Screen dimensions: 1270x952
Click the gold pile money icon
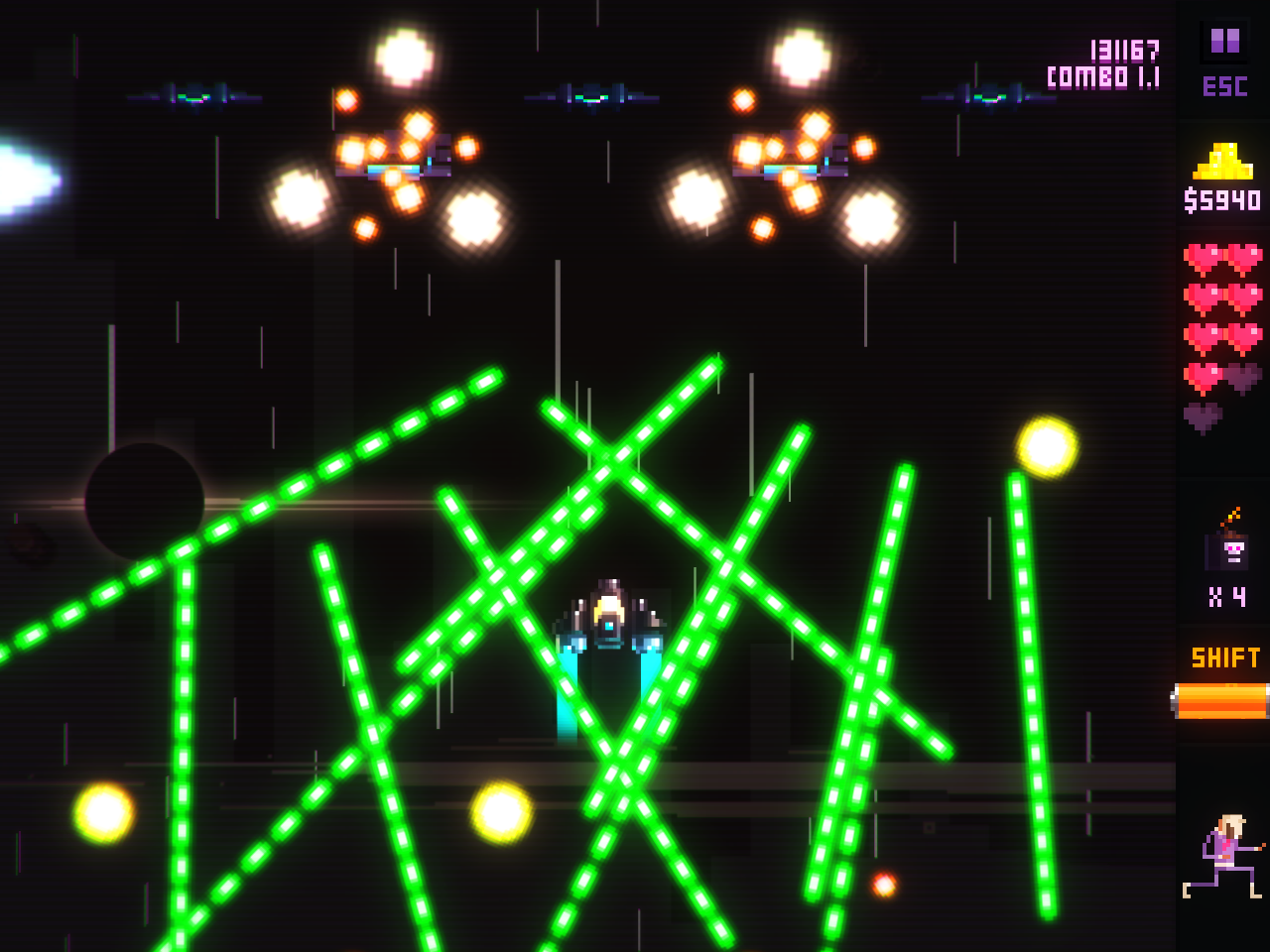pyautogui.click(x=1223, y=161)
